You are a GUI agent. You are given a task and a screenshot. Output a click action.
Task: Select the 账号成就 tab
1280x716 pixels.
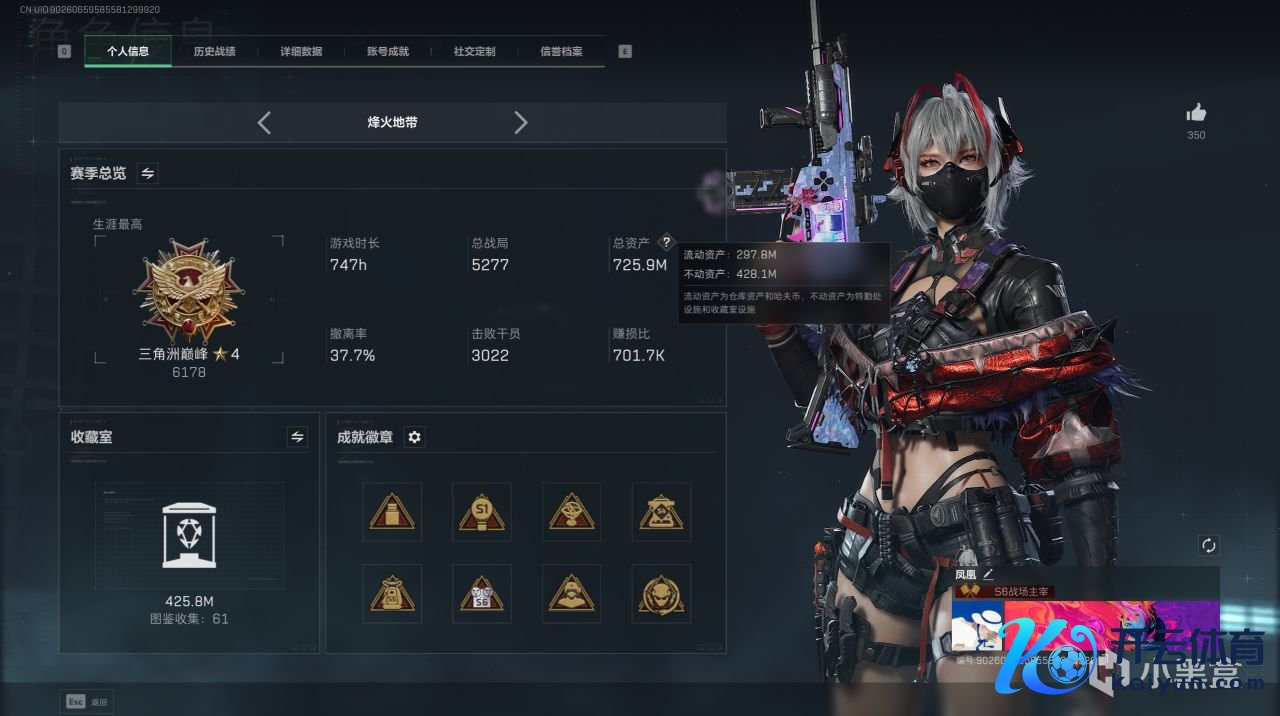tap(388, 51)
